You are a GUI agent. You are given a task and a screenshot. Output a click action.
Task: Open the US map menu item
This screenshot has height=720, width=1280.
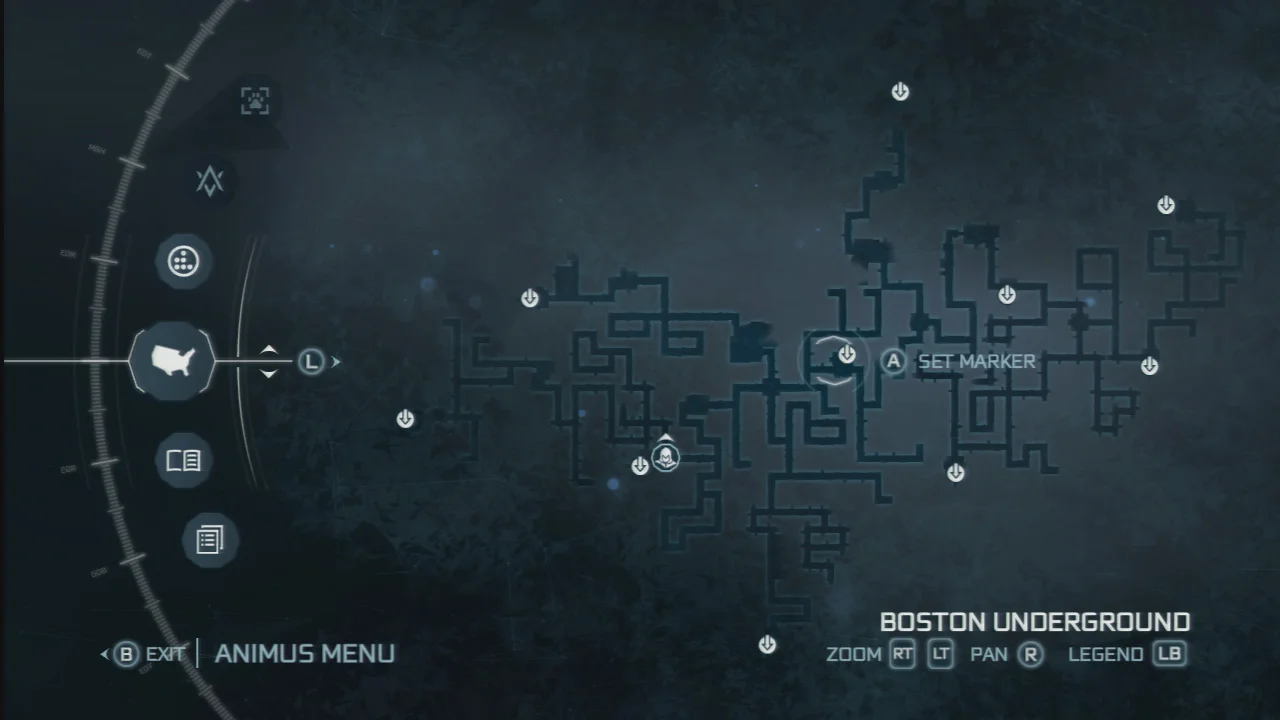pyautogui.click(x=172, y=360)
